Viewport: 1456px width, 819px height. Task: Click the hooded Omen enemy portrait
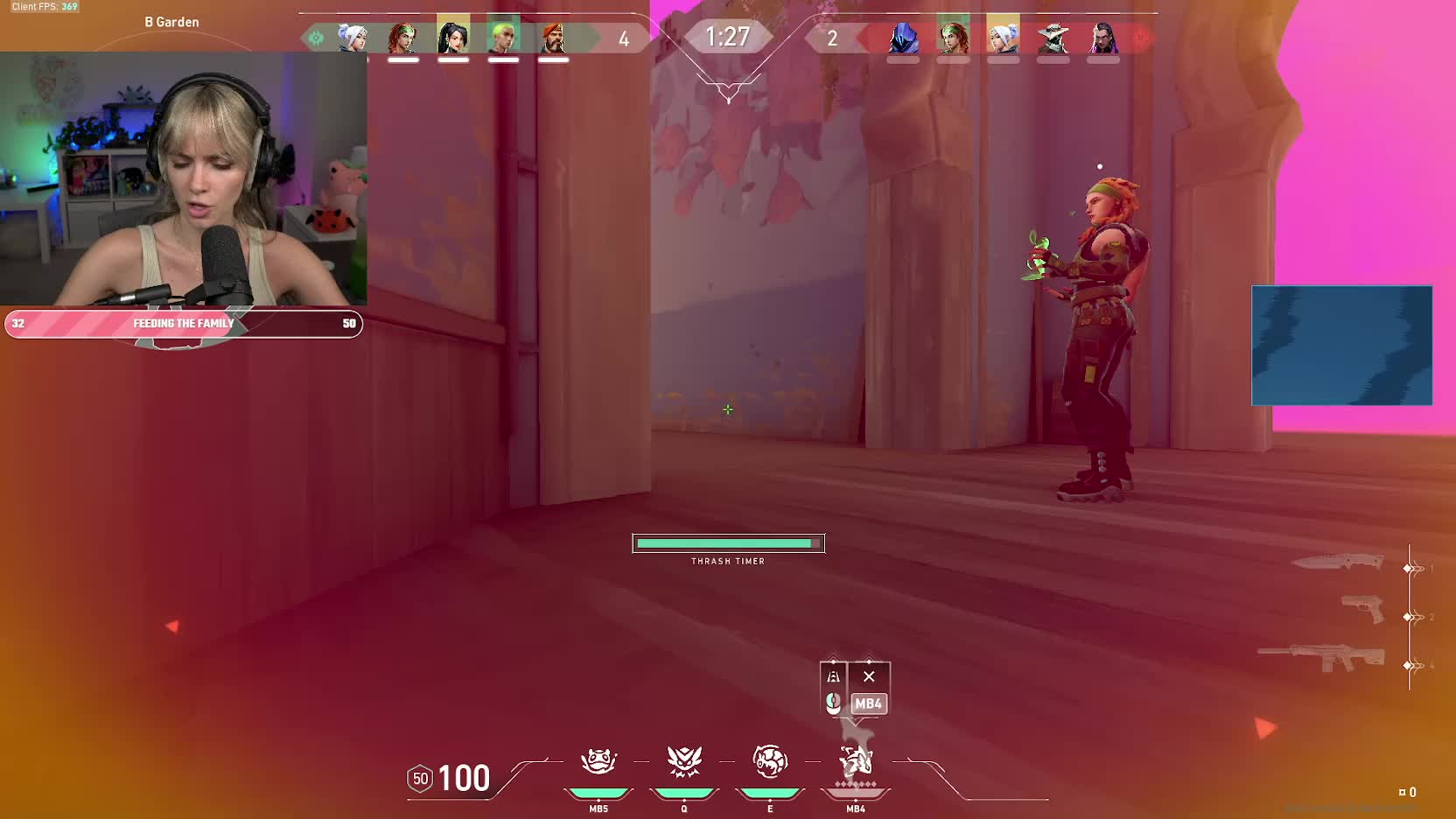tap(903, 38)
